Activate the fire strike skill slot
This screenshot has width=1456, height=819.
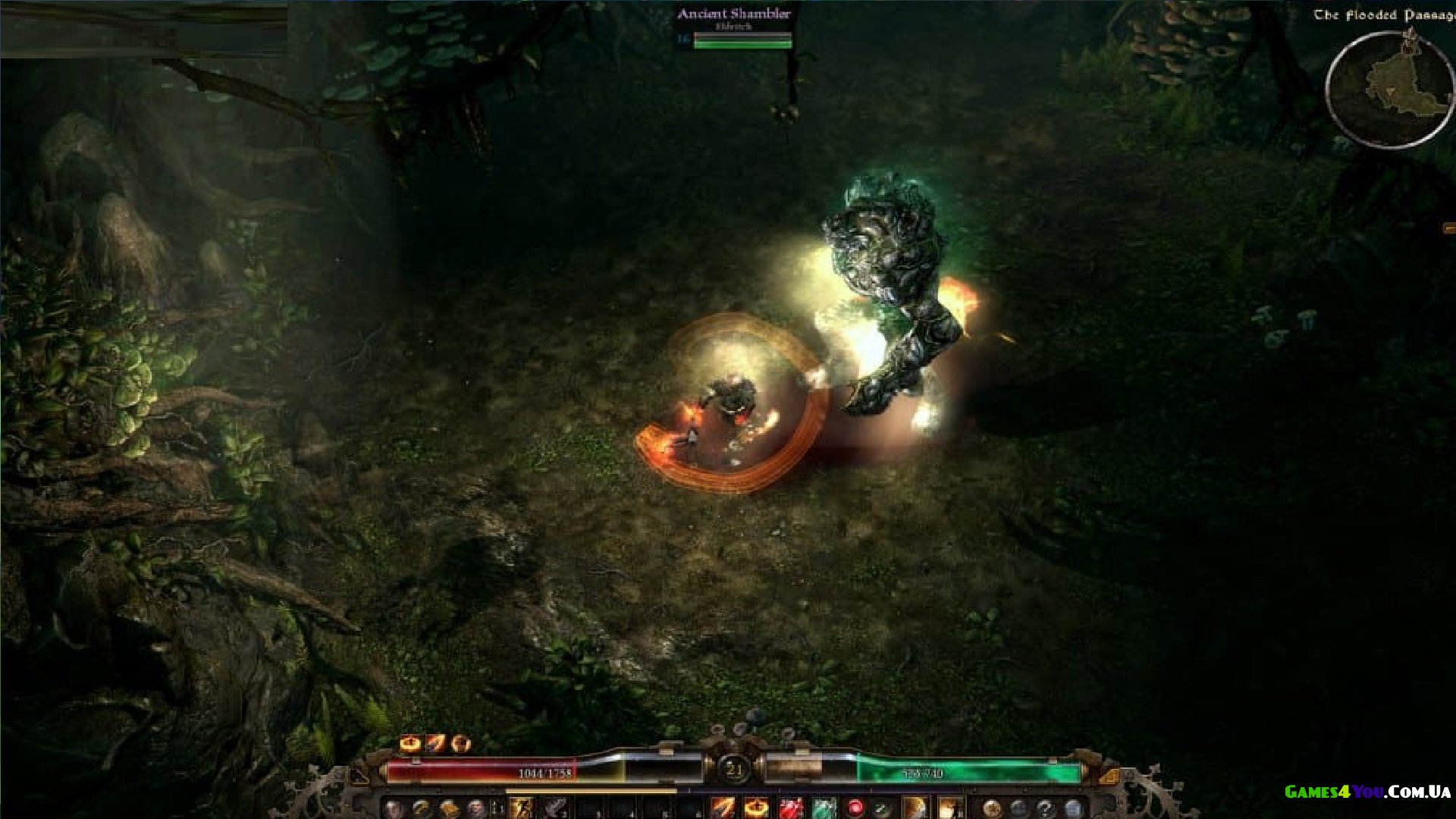point(723,808)
